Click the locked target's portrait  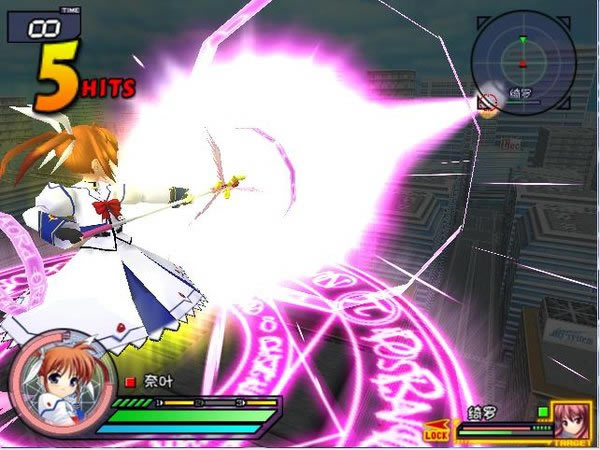[573, 420]
